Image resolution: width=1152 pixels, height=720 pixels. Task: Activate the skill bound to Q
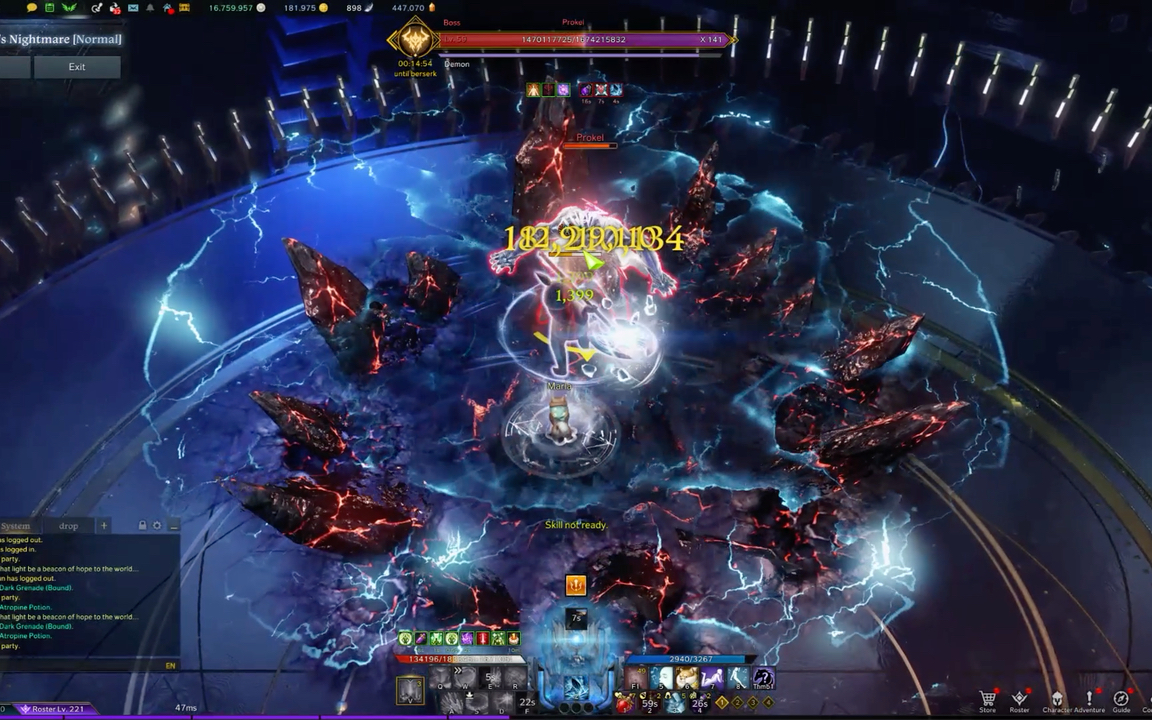[x=442, y=680]
